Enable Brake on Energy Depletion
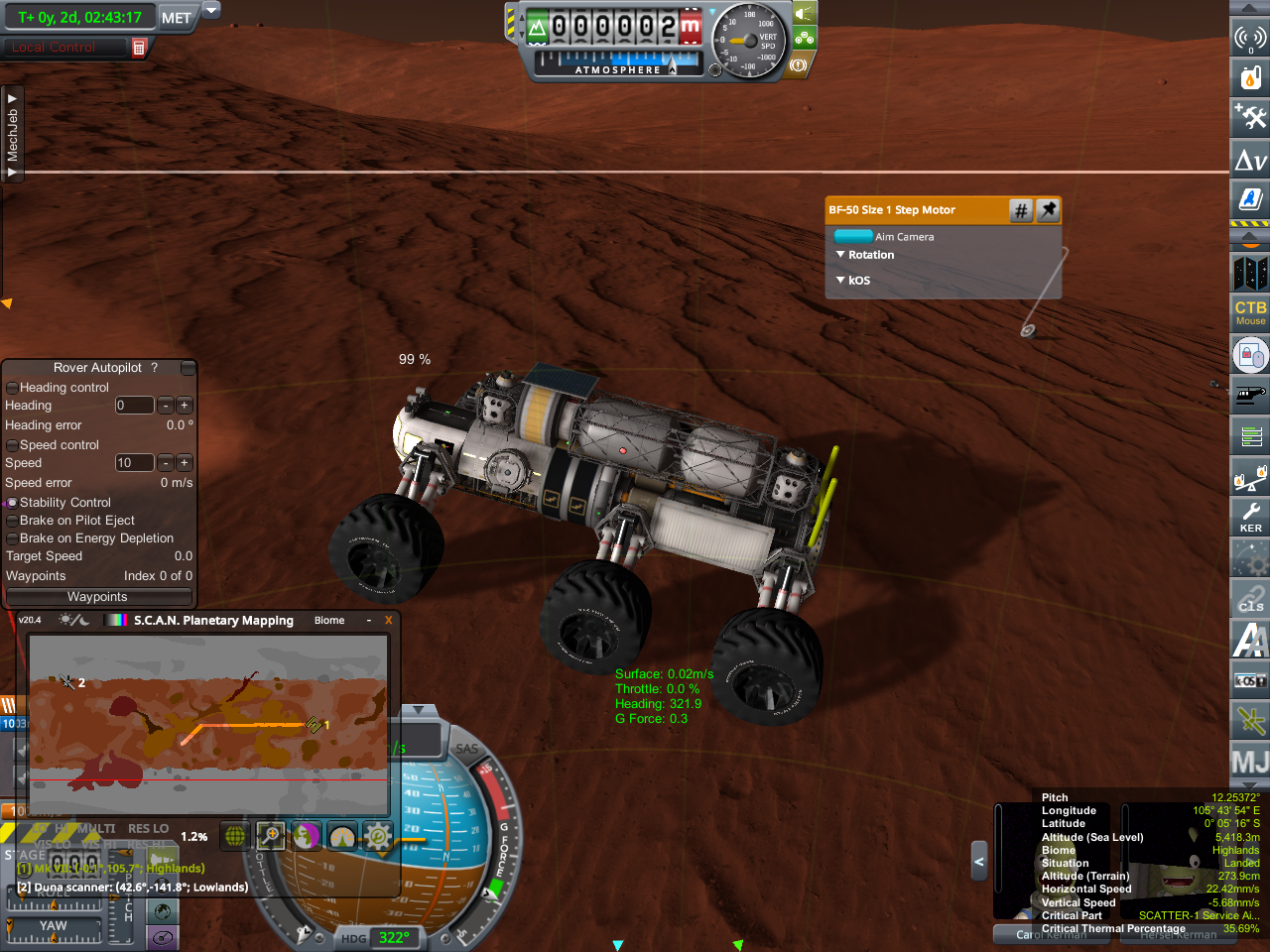1270x952 pixels. (12, 538)
